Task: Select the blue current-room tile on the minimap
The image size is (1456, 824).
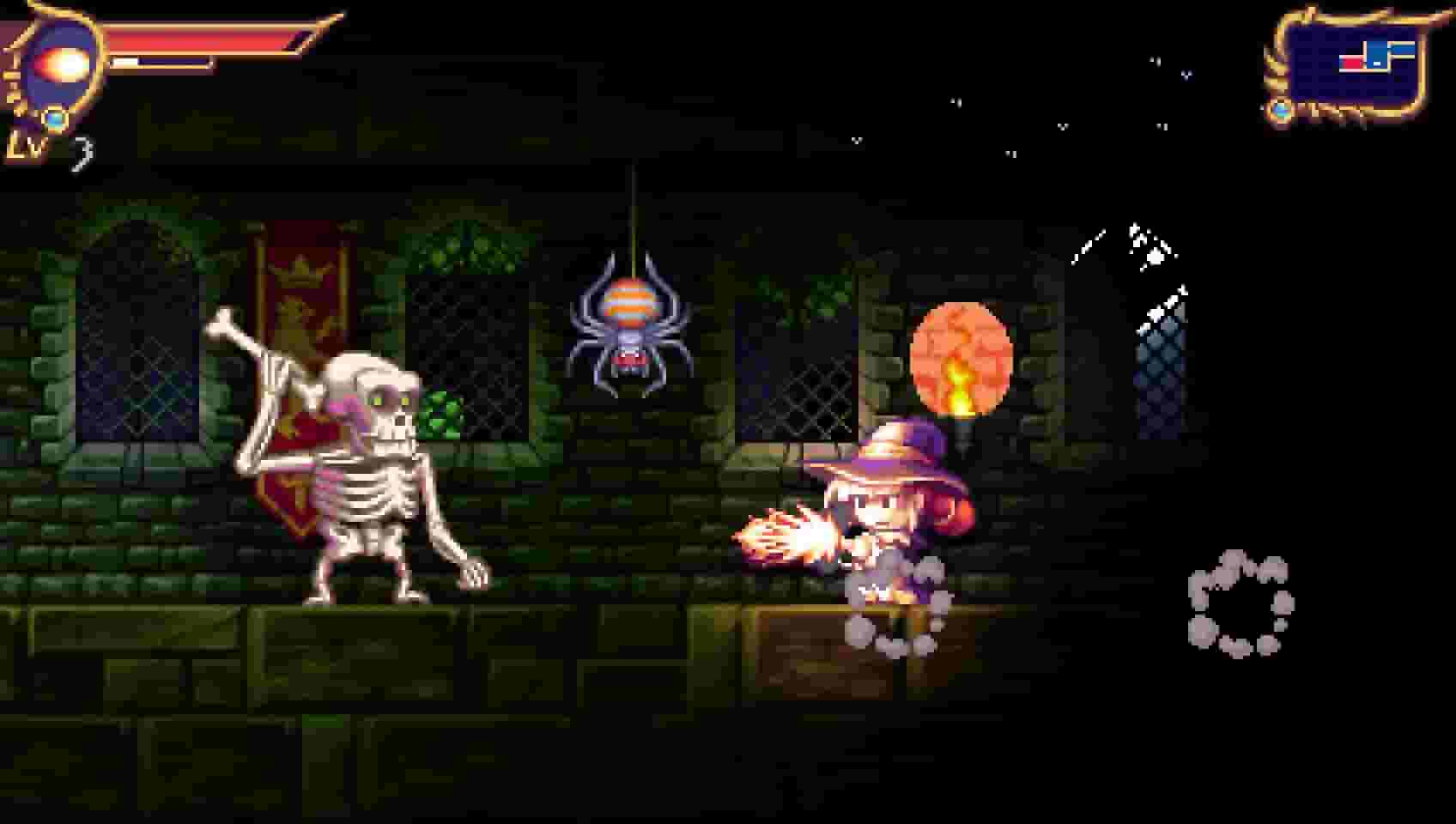Action: coord(1379,53)
